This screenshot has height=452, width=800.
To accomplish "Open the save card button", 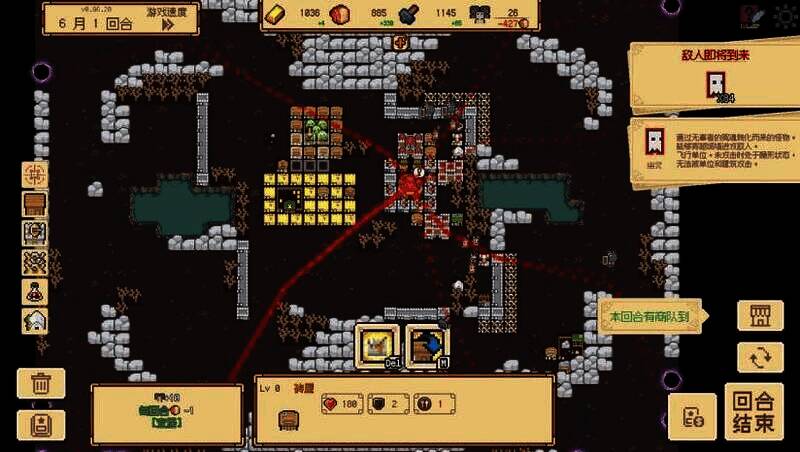I will pos(41,425).
